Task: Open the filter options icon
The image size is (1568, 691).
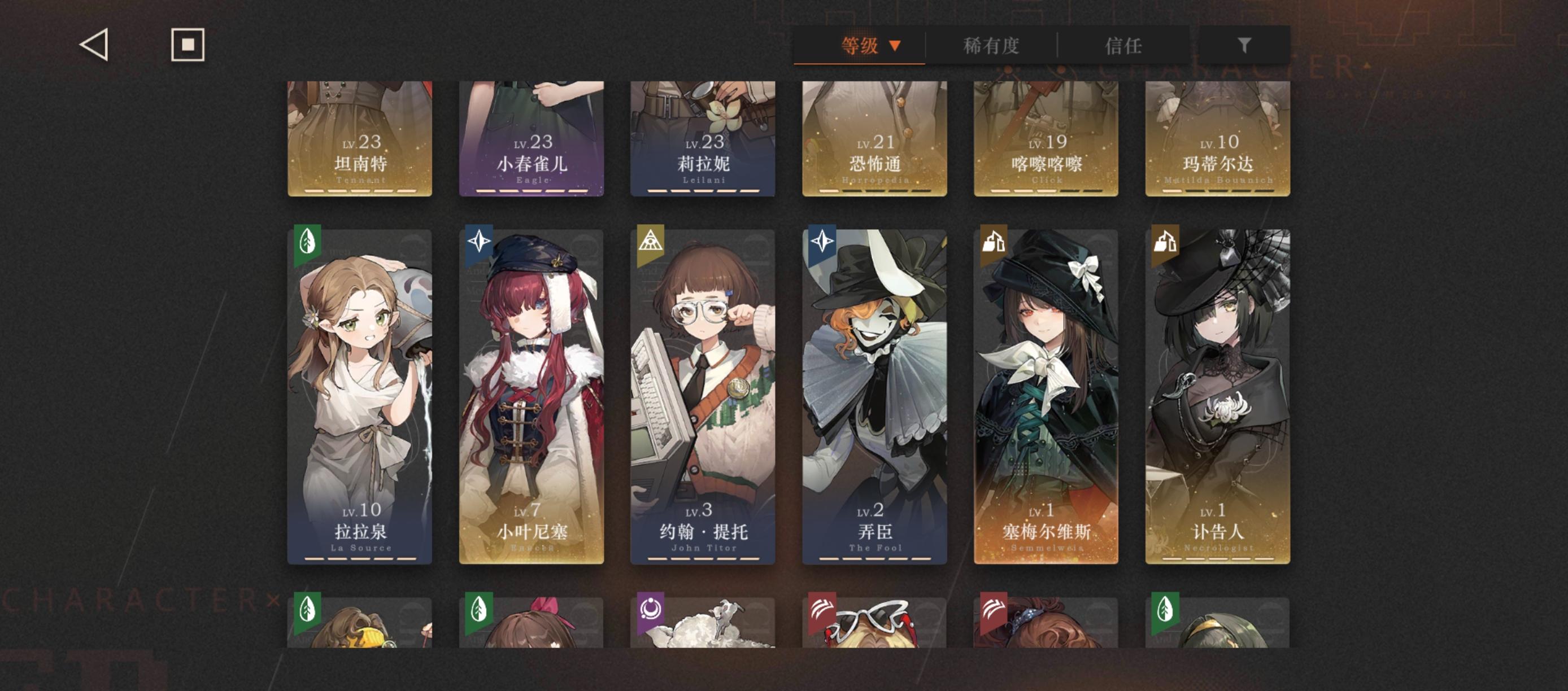Action: click(1245, 45)
